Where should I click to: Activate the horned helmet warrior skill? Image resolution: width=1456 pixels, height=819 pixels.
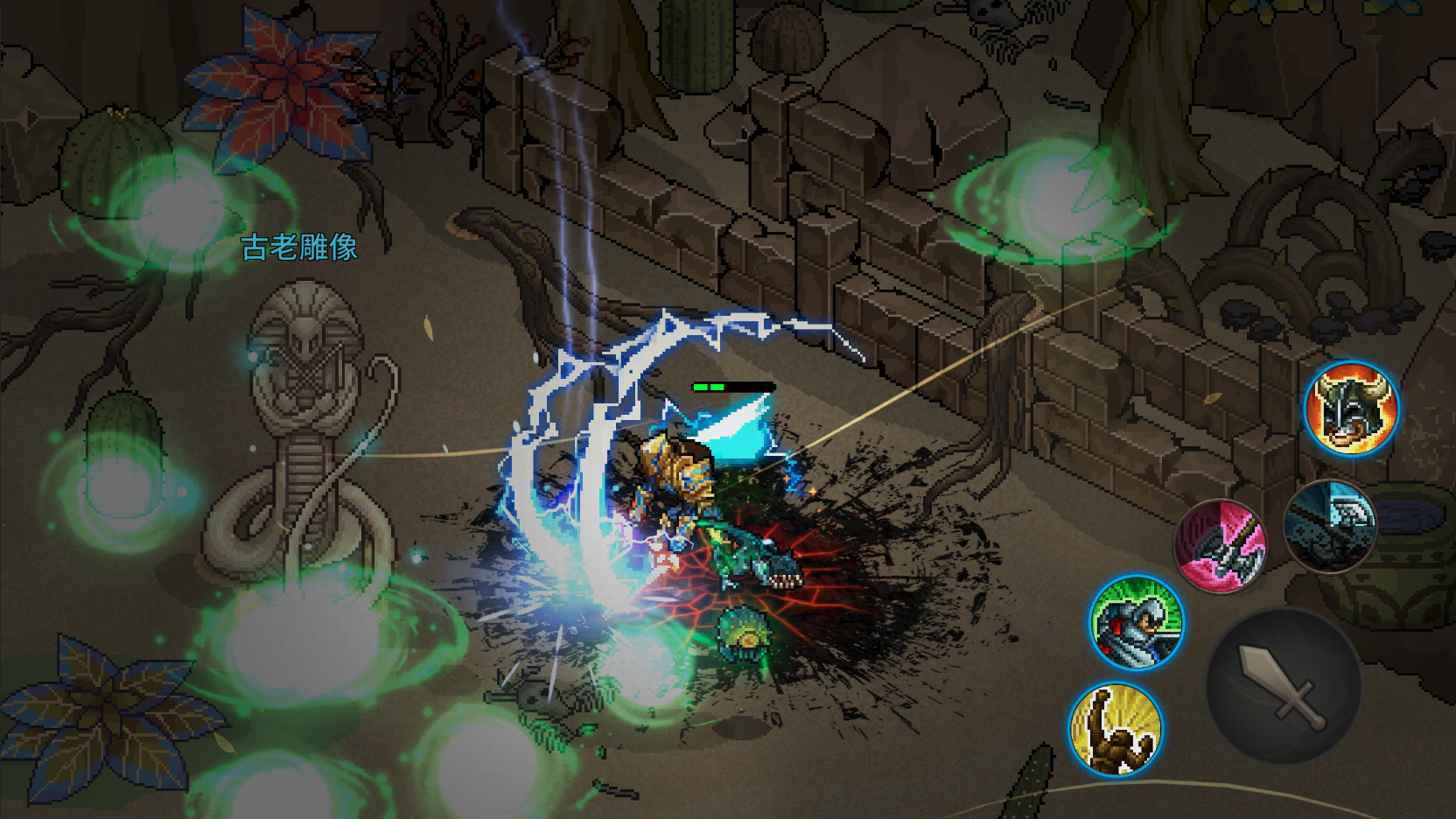pos(1351,409)
